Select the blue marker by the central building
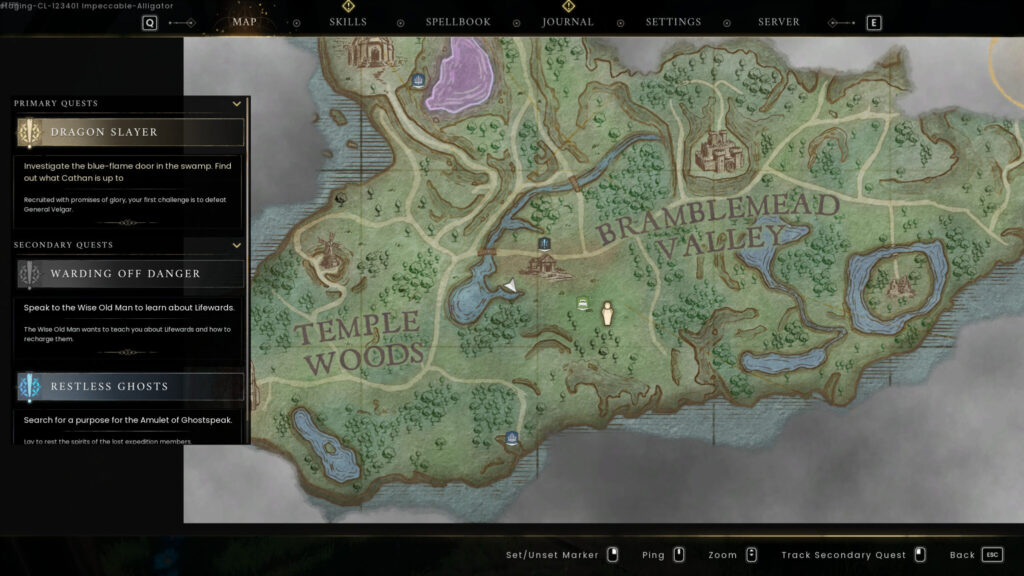 tap(544, 243)
